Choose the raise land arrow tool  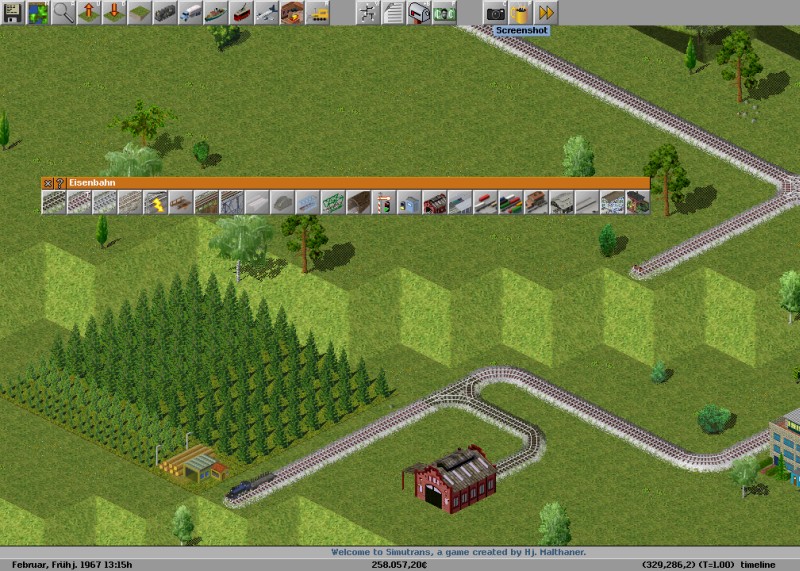(90, 12)
